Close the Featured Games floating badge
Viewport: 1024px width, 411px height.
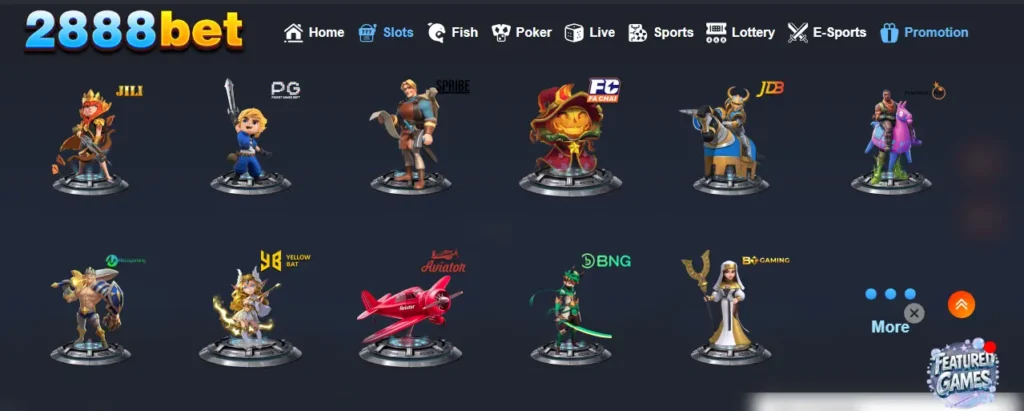(914, 313)
